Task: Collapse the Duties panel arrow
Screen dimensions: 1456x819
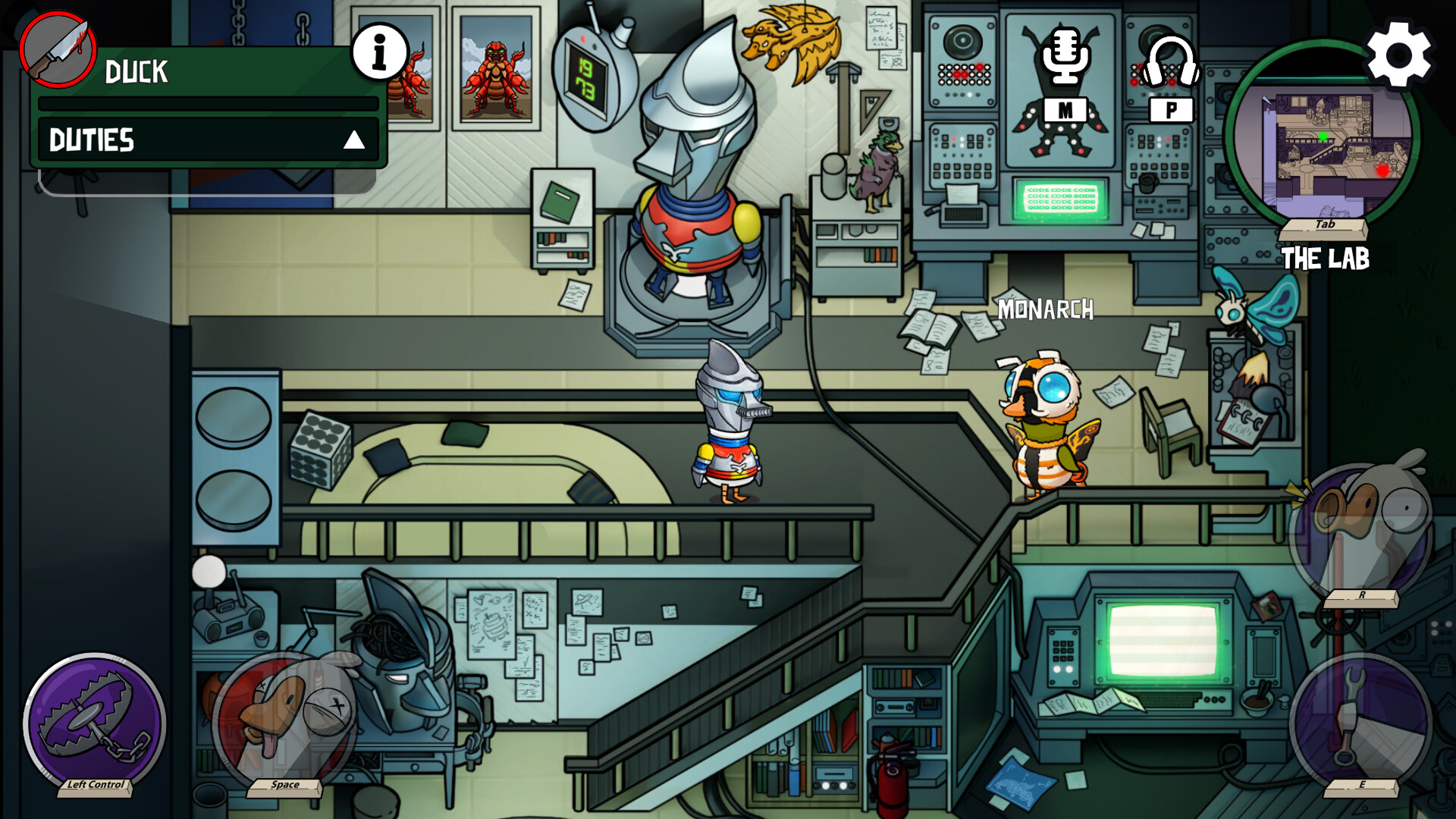Action: click(x=353, y=141)
